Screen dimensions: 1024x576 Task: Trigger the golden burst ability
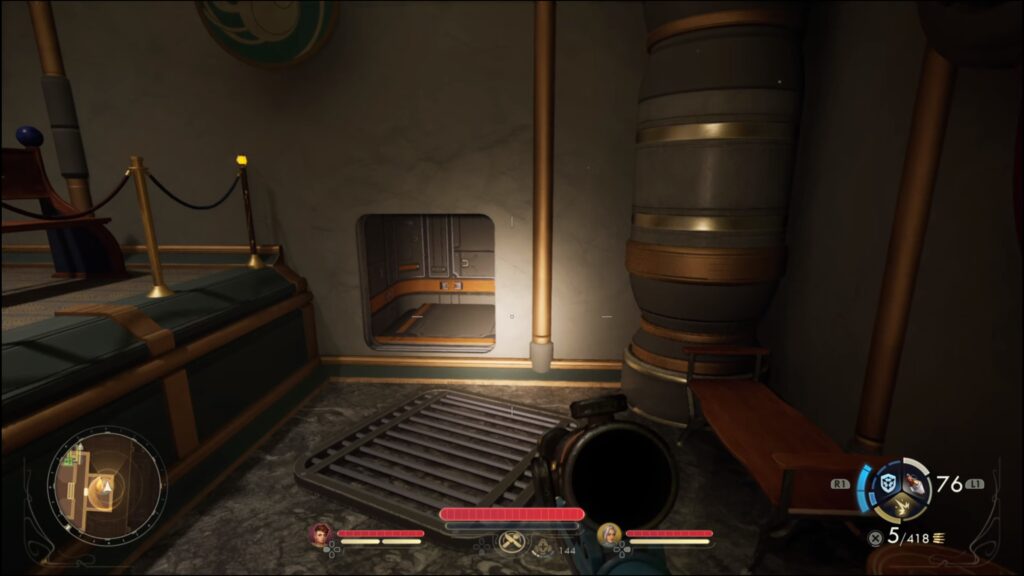click(x=903, y=508)
